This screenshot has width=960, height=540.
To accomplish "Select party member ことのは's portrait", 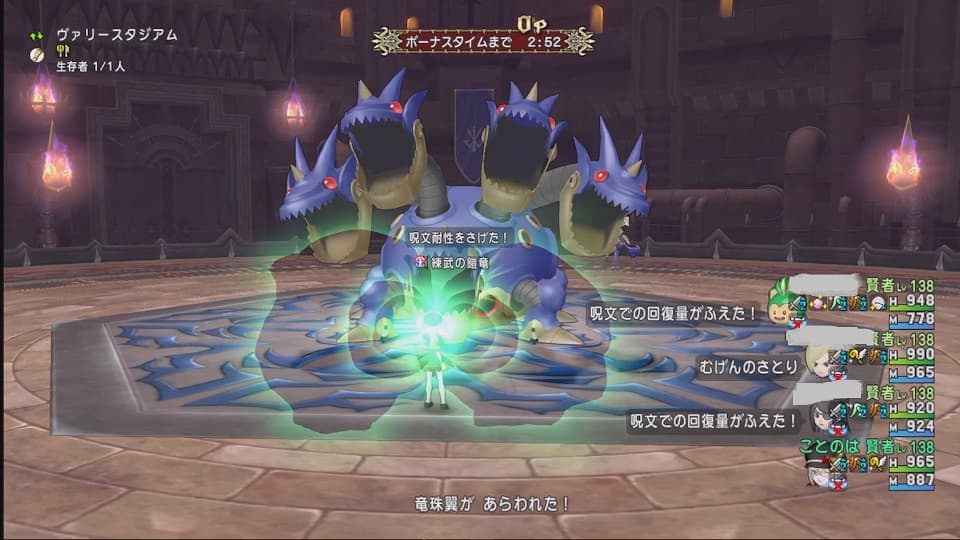I will pos(817,470).
